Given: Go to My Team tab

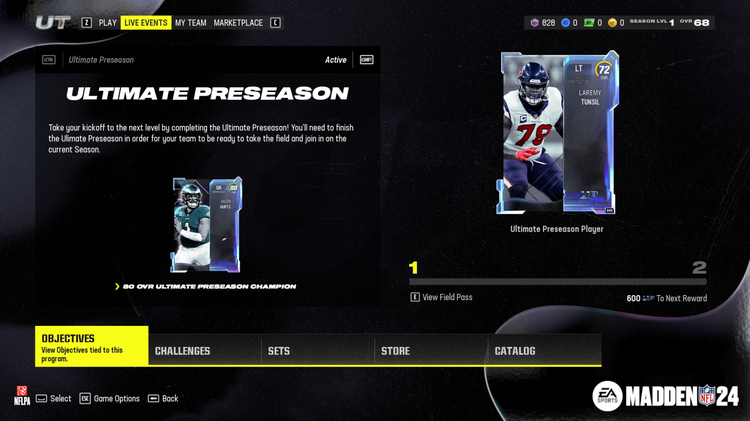Looking at the screenshot, I should [190, 22].
